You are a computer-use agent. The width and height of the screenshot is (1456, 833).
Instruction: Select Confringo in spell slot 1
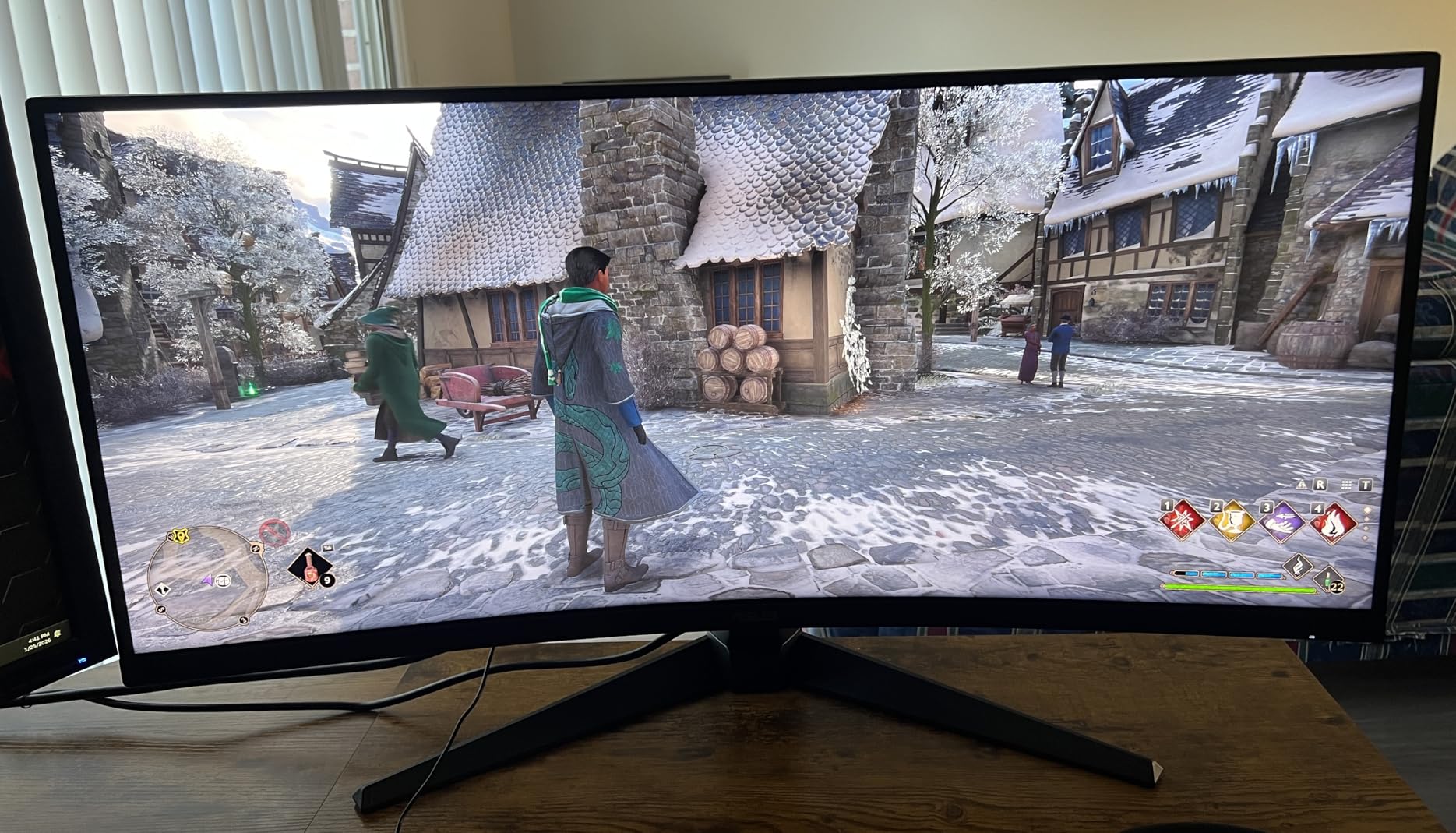(1181, 521)
